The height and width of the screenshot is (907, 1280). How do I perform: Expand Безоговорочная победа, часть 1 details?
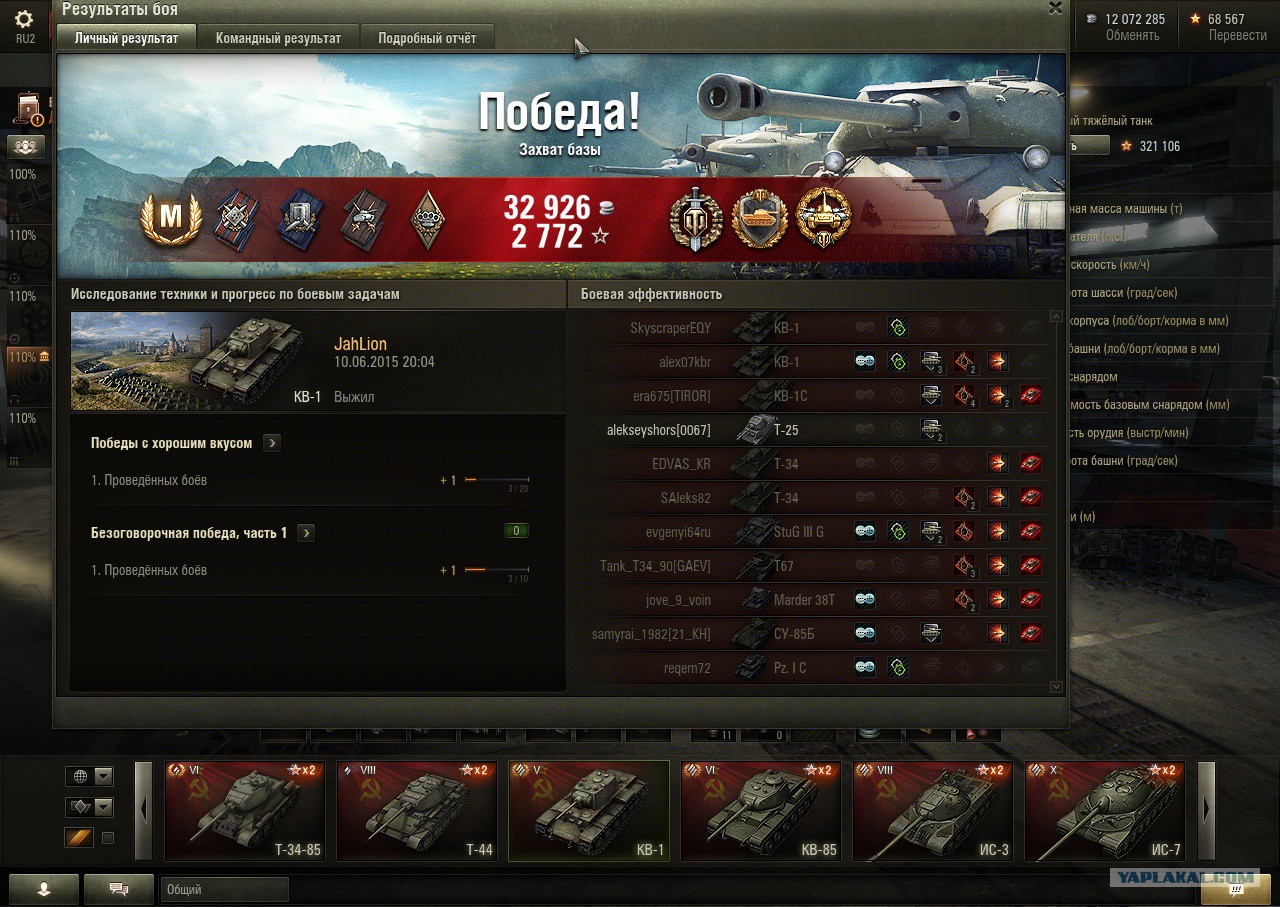click(306, 533)
